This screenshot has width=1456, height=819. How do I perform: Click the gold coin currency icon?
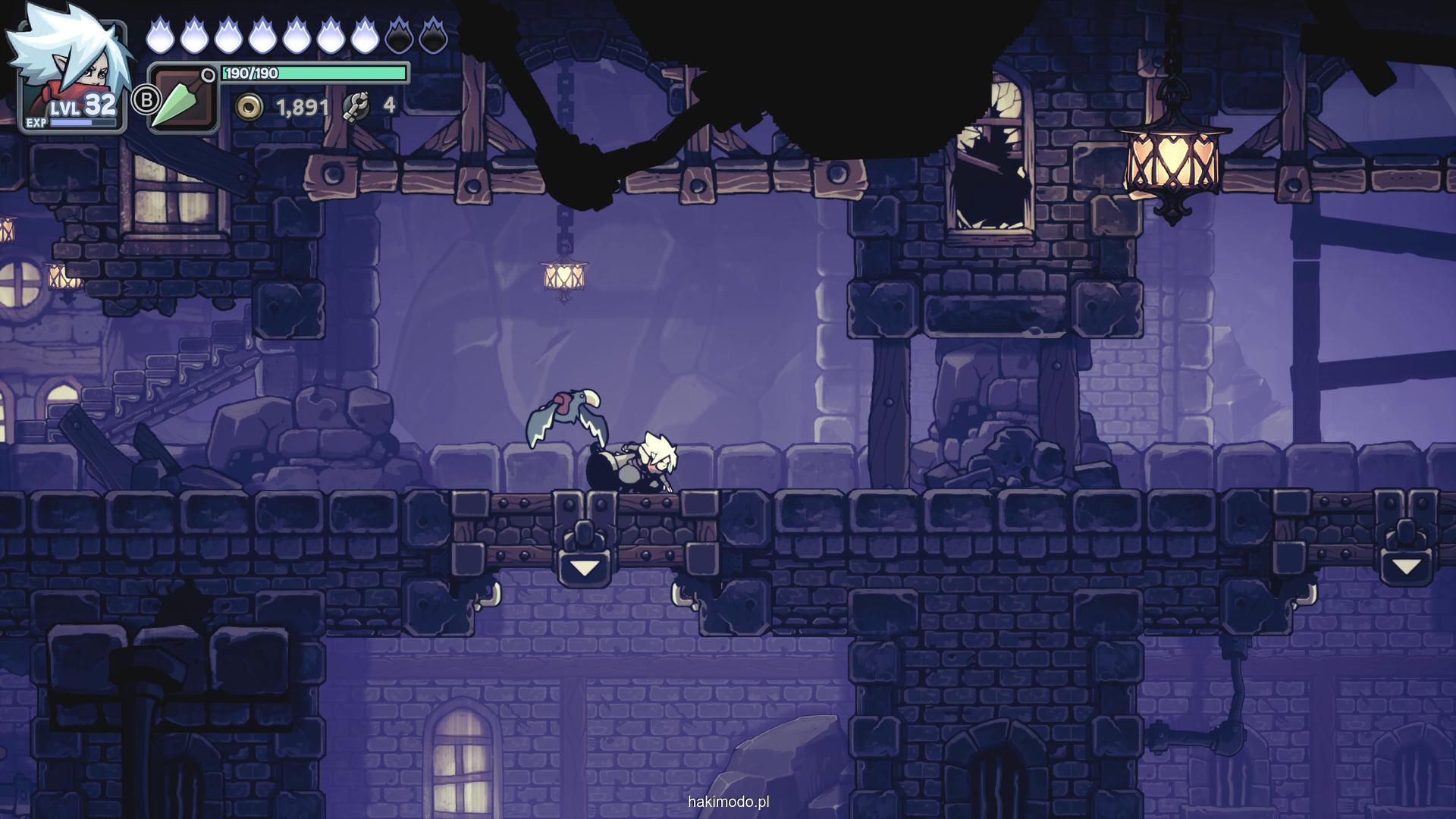[x=248, y=107]
